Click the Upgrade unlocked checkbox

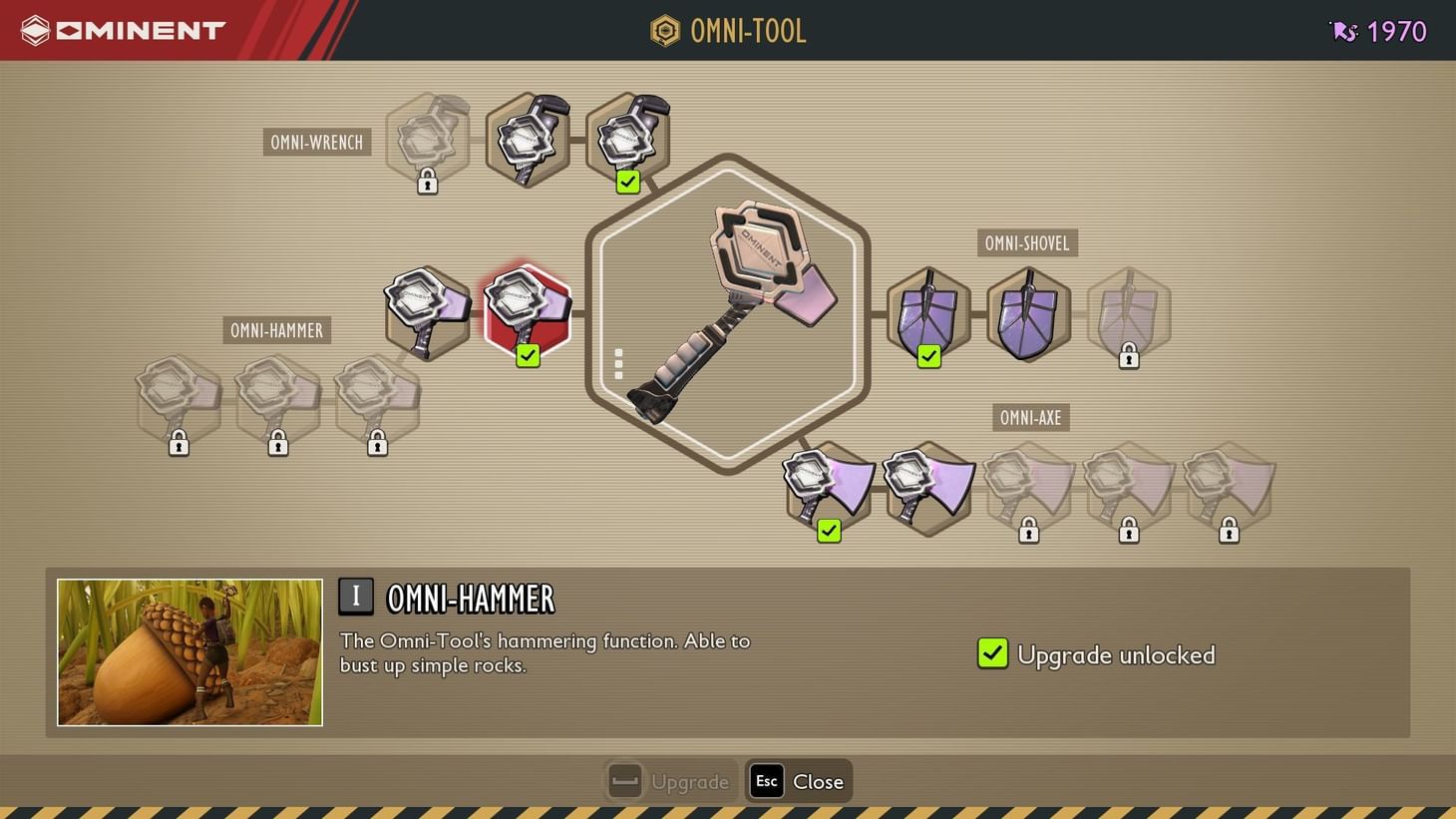pos(992,654)
